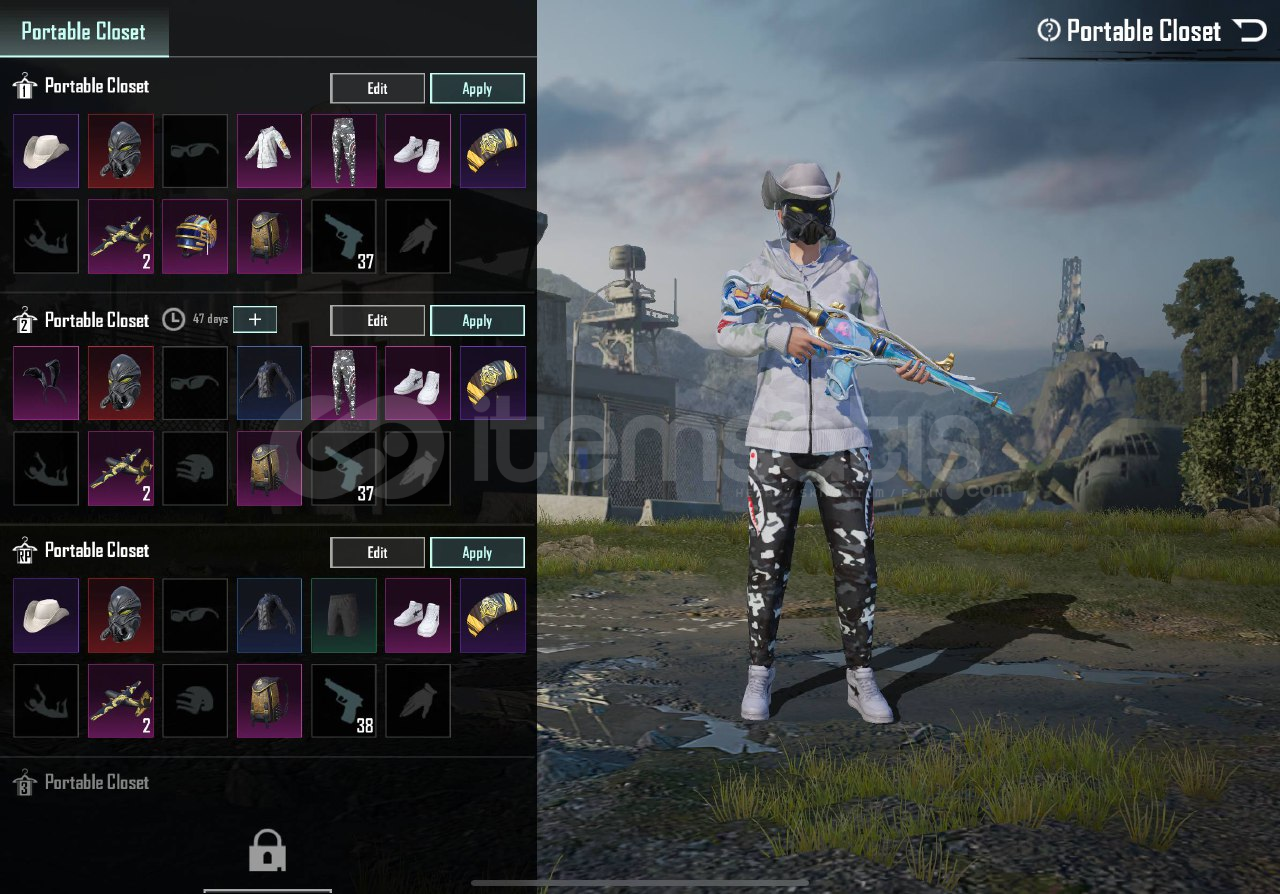
Task: Select the white cowboy hat in closet 1
Action: [x=46, y=151]
